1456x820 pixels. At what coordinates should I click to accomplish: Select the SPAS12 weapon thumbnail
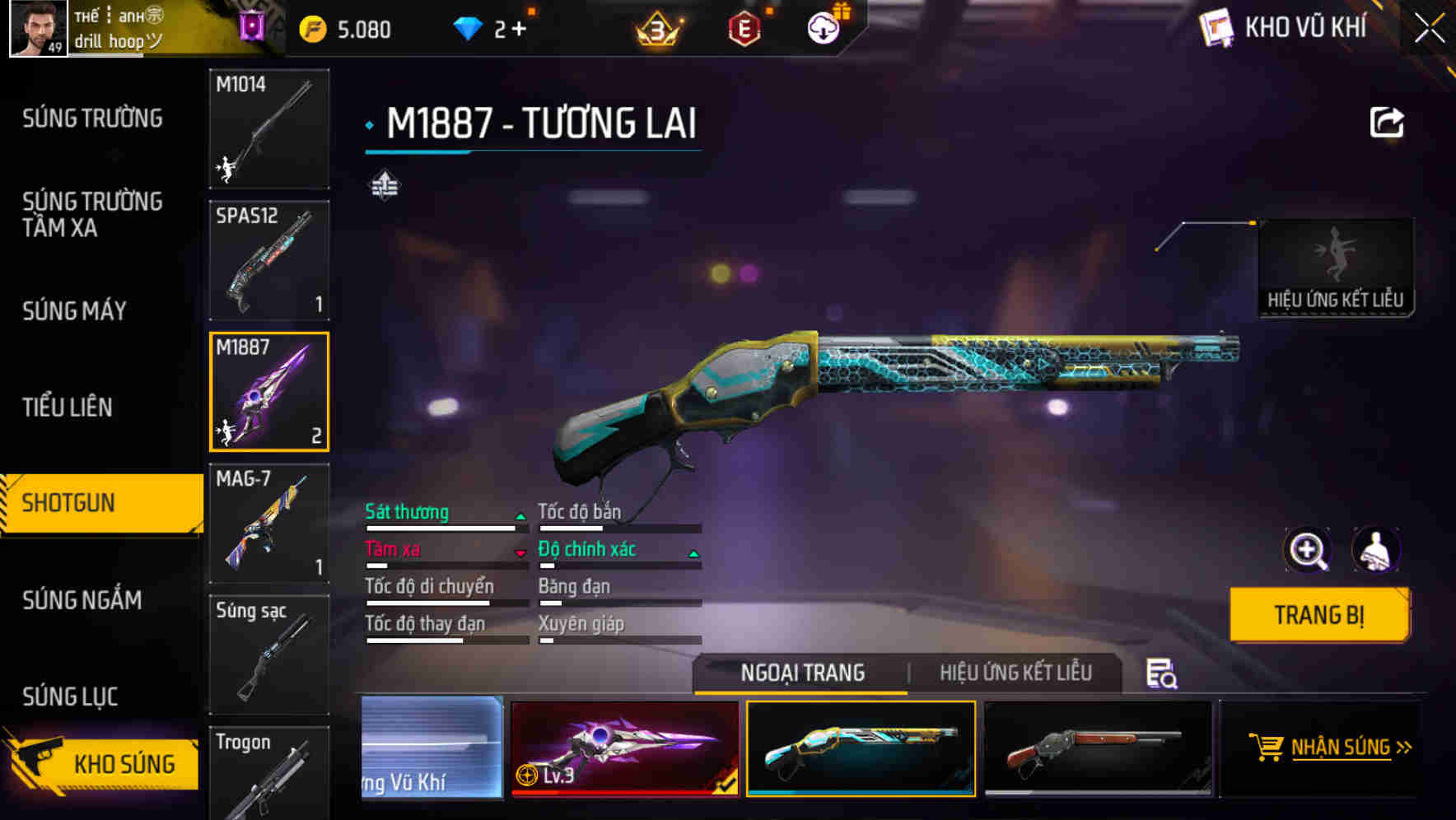tap(269, 259)
